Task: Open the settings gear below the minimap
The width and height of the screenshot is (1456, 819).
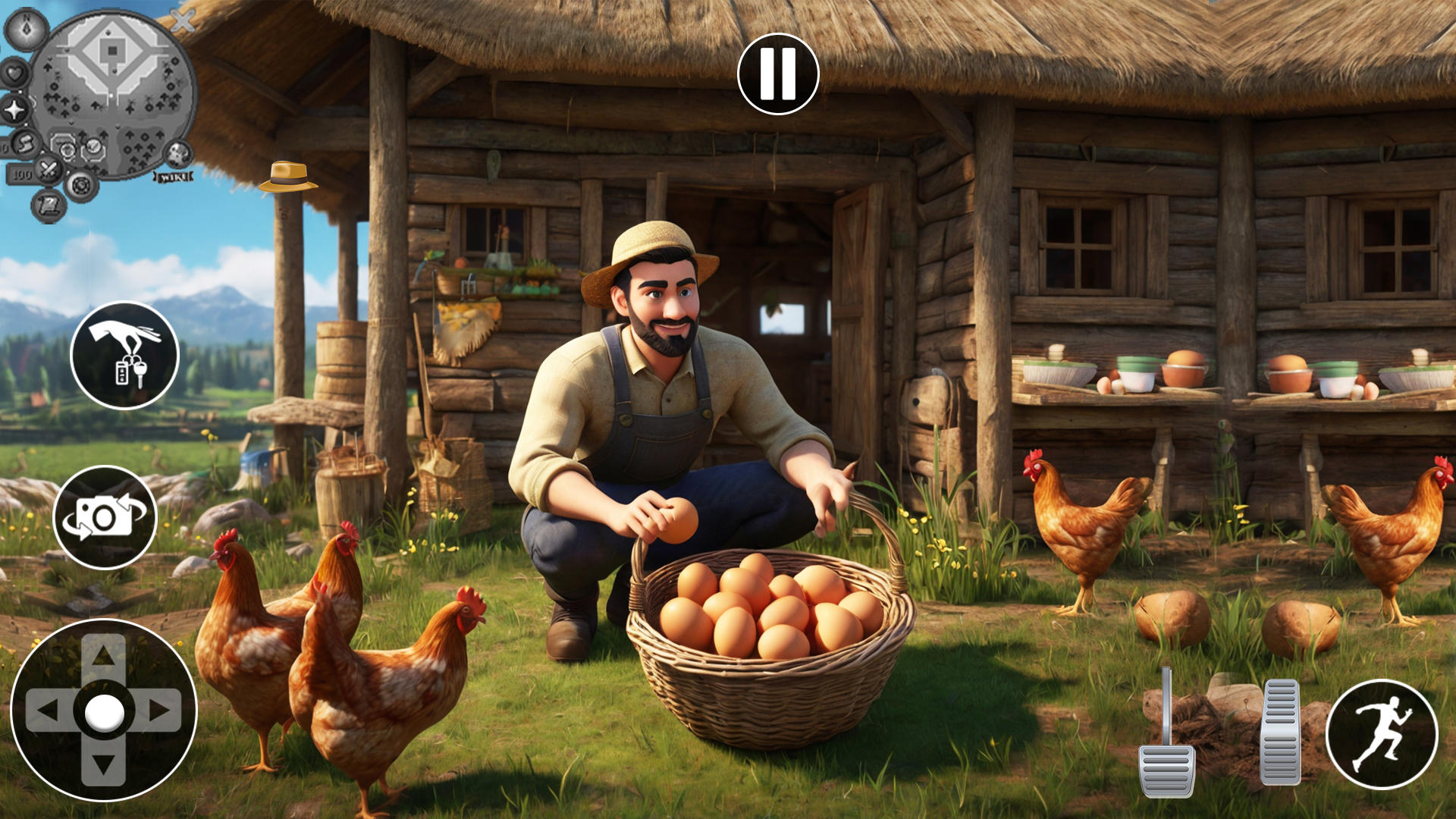Action: pos(81,186)
